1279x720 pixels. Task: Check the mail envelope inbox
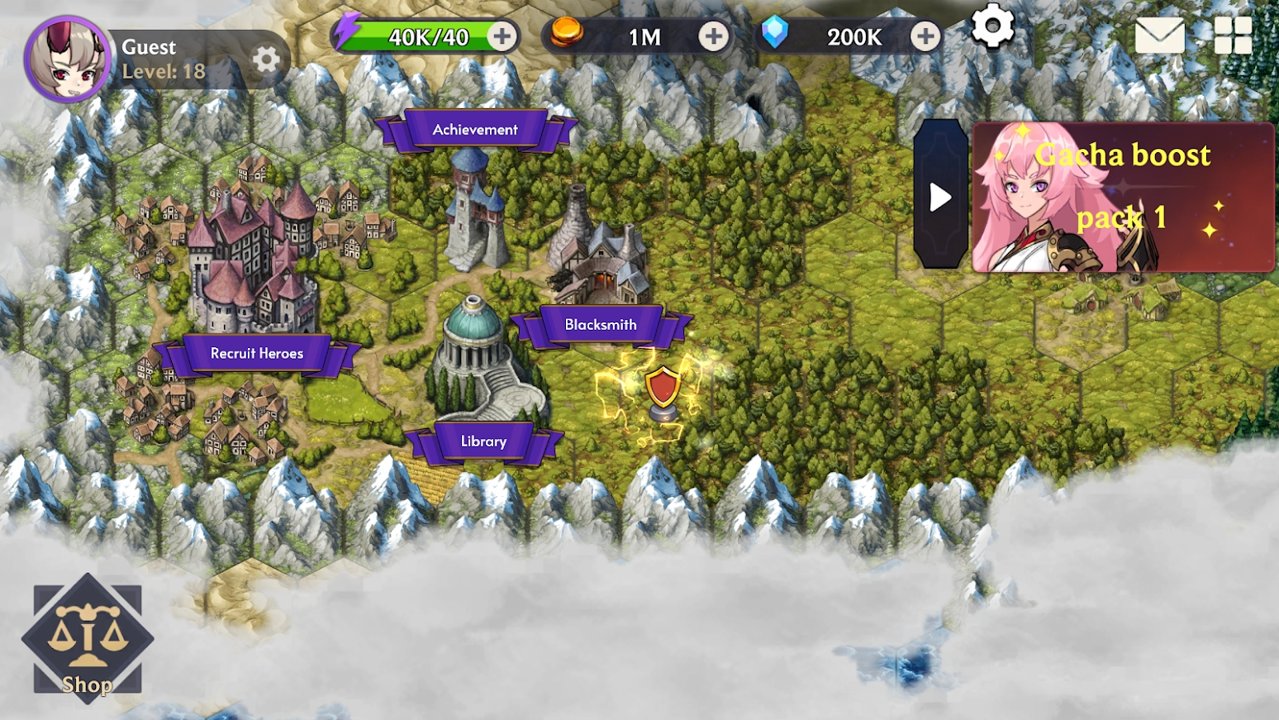(1160, 37)
